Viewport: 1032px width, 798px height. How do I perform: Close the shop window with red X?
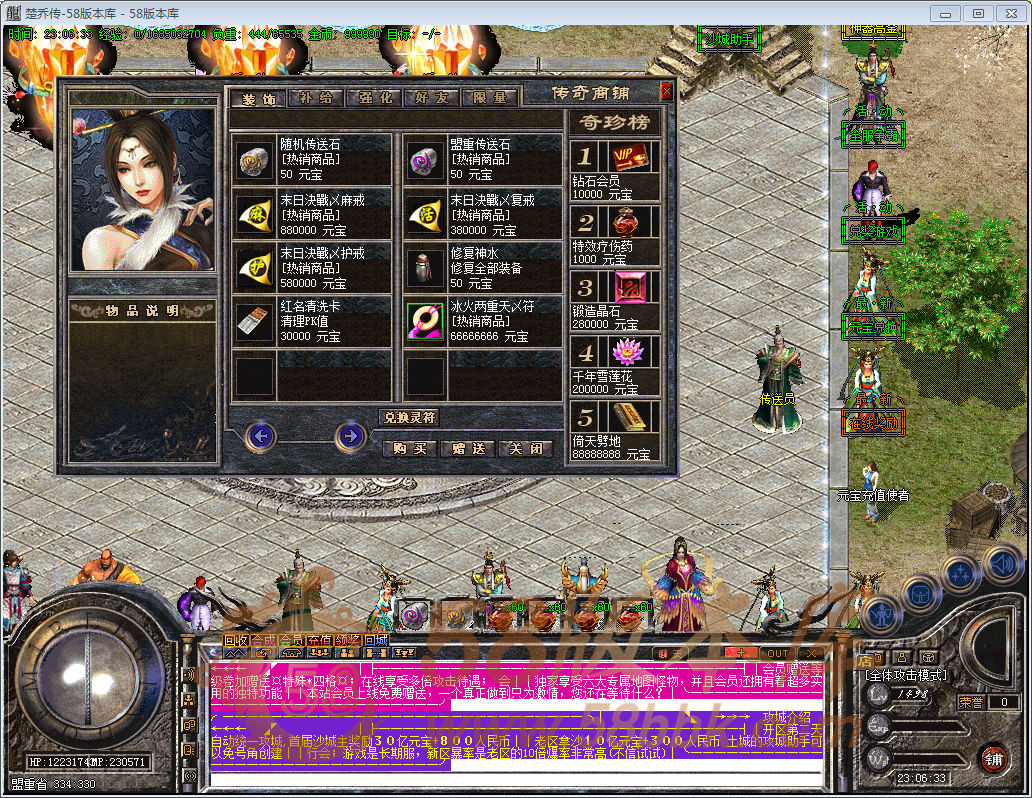(666, 92)
